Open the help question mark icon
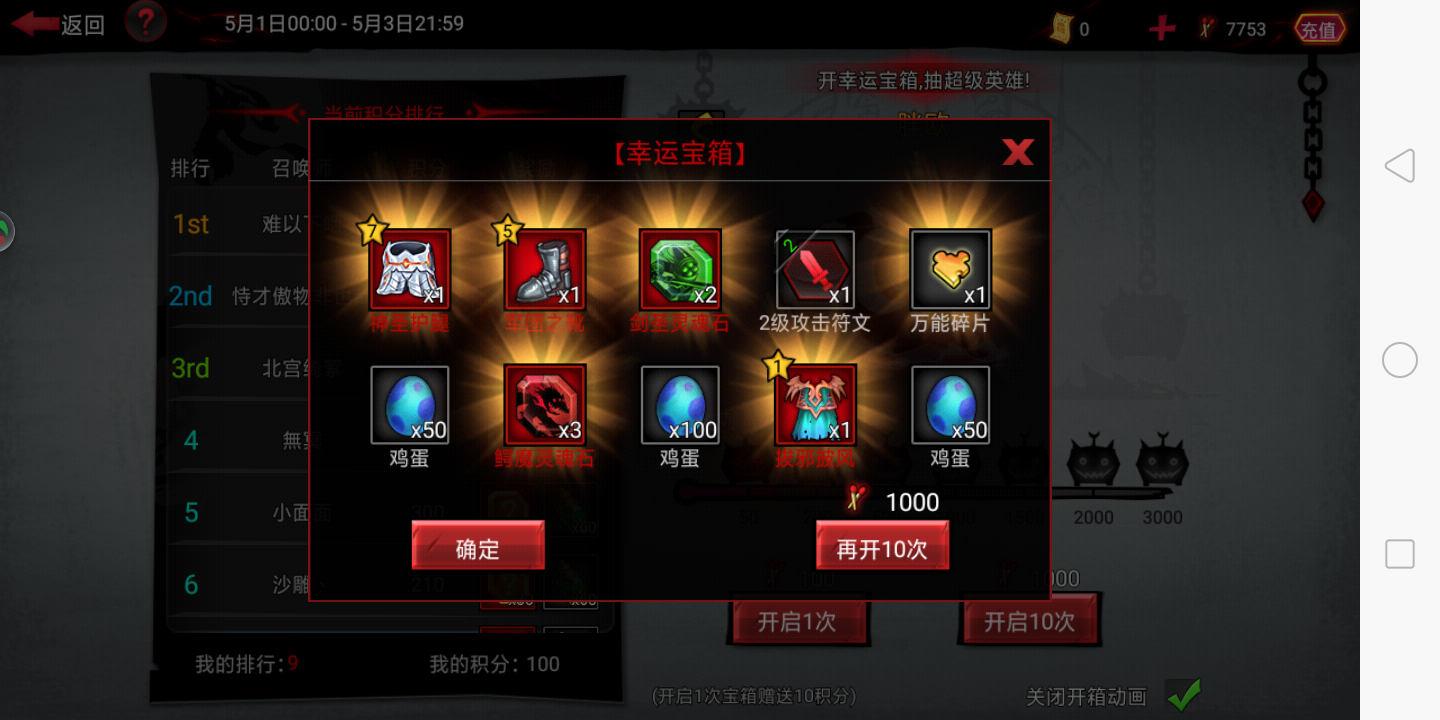The width and height of the screenshot is (1440, 720). 145,22
